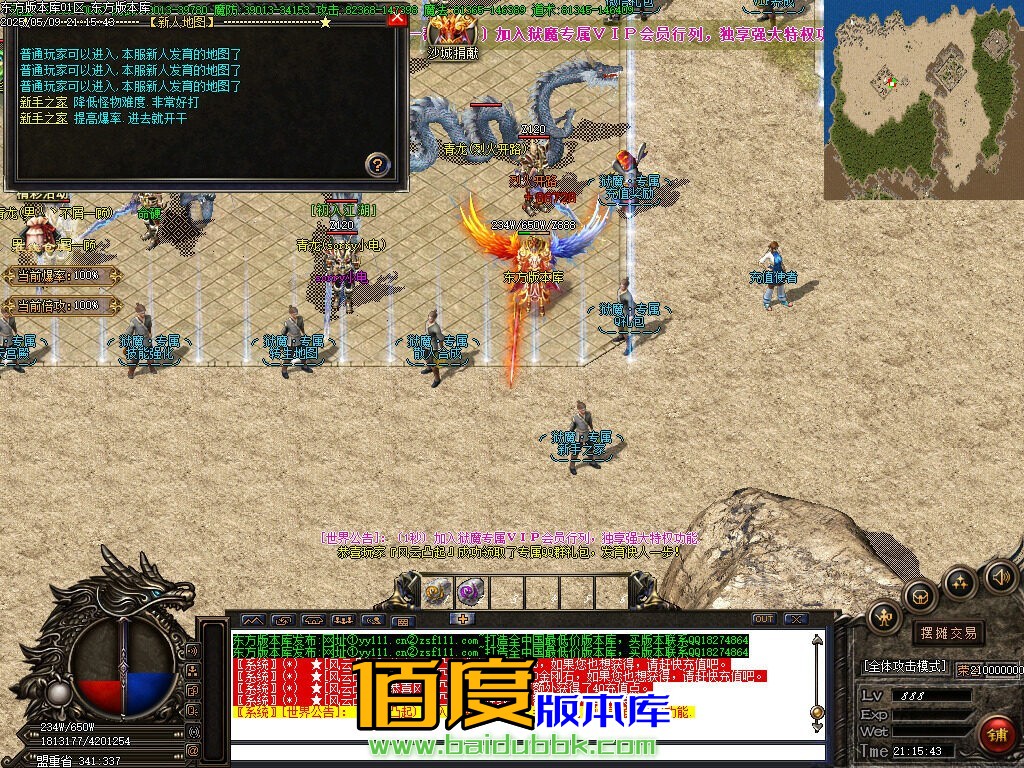
Task: Use the orange swirl scroll in the hotbar
Action: 436,592
